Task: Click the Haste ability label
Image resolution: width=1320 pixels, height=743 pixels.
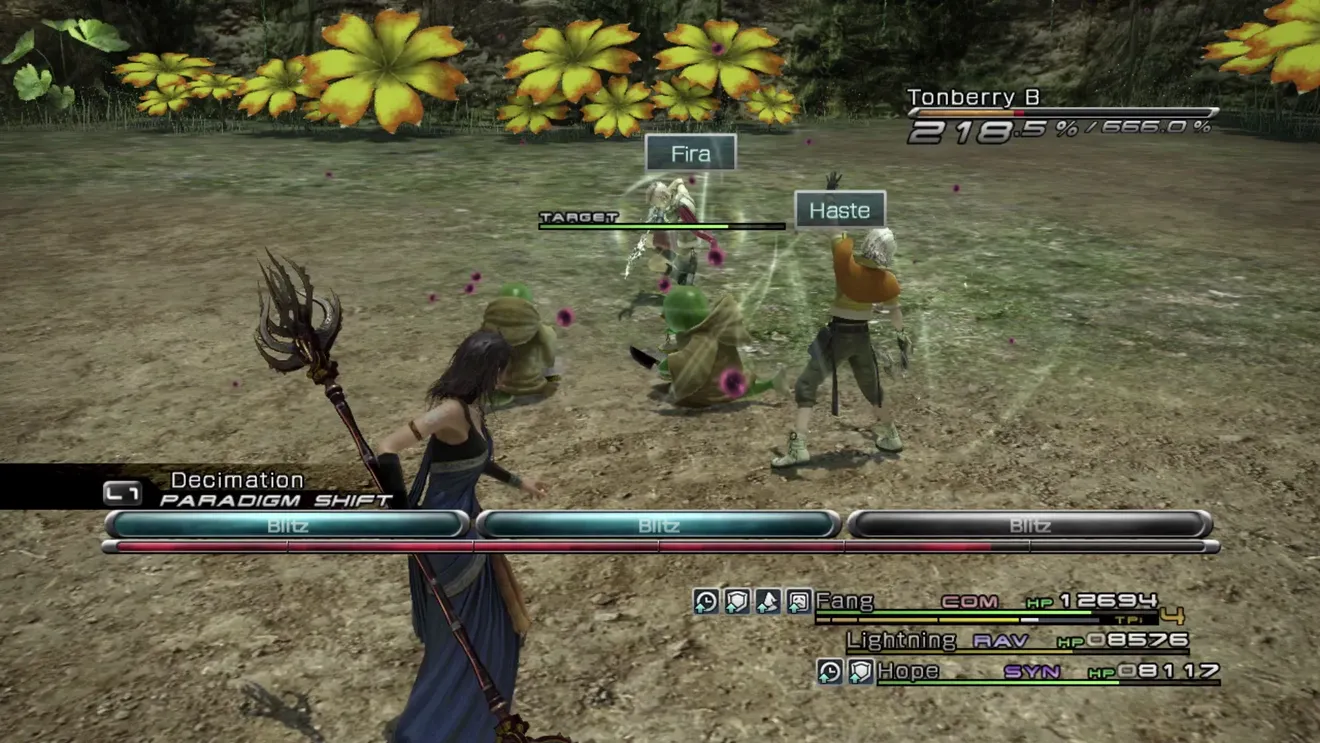Action: [x=840, y=210]
